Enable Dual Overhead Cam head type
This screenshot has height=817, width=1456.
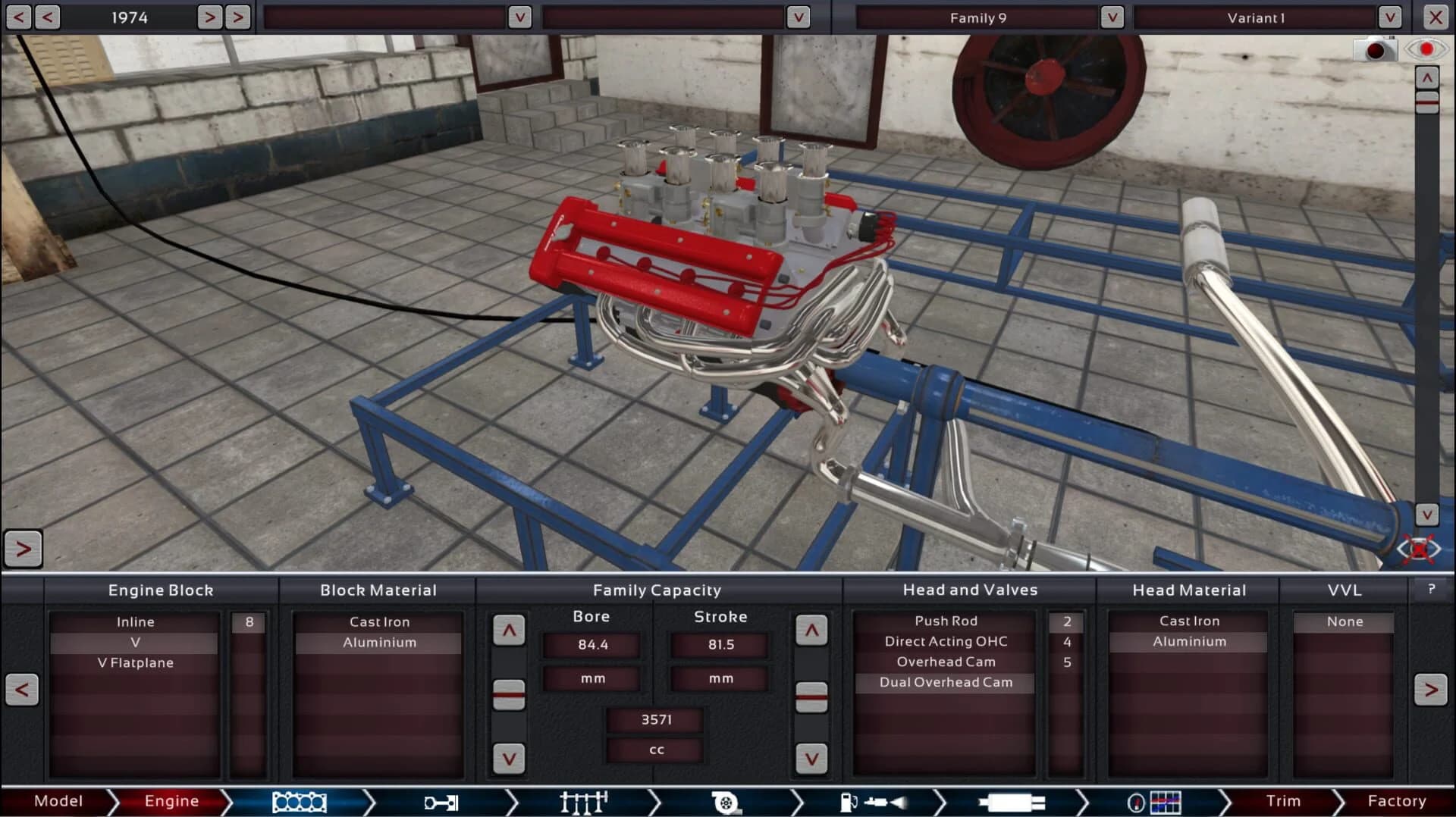[945, 682]
